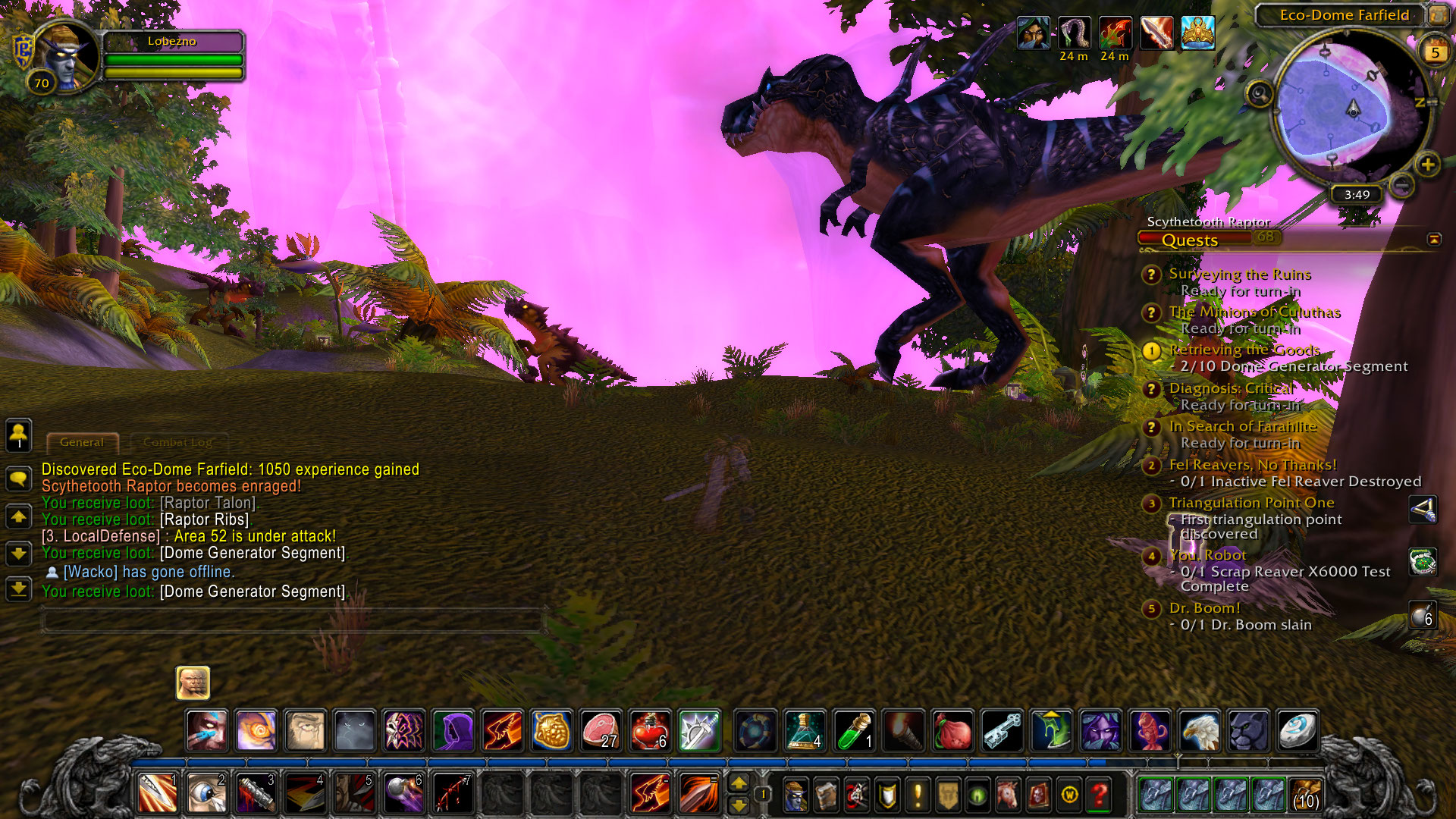Use the Triangulation Point One quest item

[1423, 510]
